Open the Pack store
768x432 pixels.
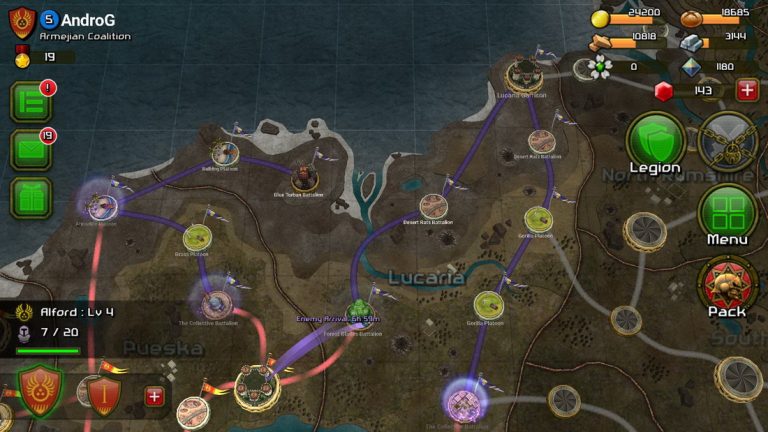[727, 285]
